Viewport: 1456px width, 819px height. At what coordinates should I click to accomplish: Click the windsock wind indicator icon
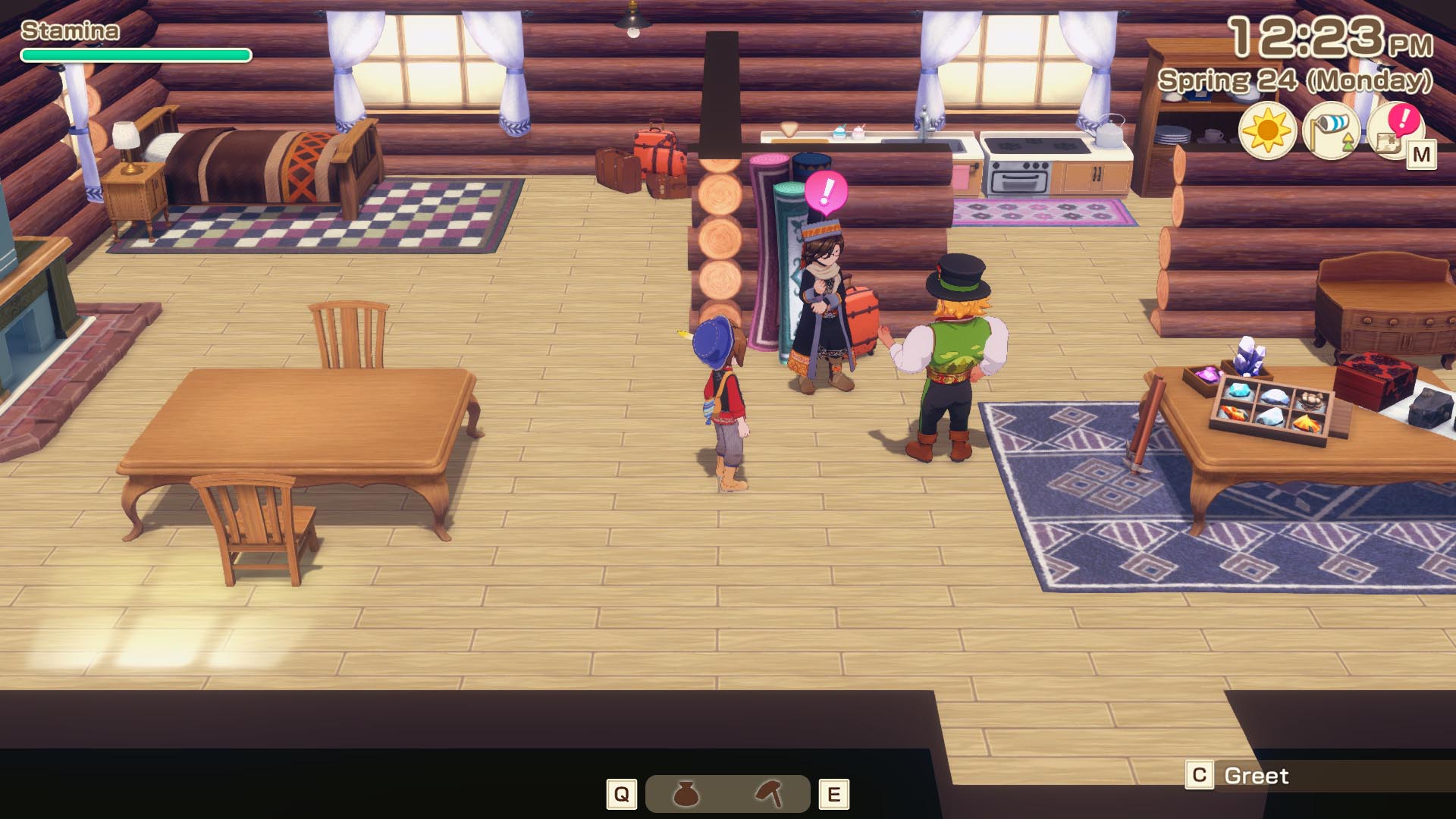click(x=1330, y=132)
